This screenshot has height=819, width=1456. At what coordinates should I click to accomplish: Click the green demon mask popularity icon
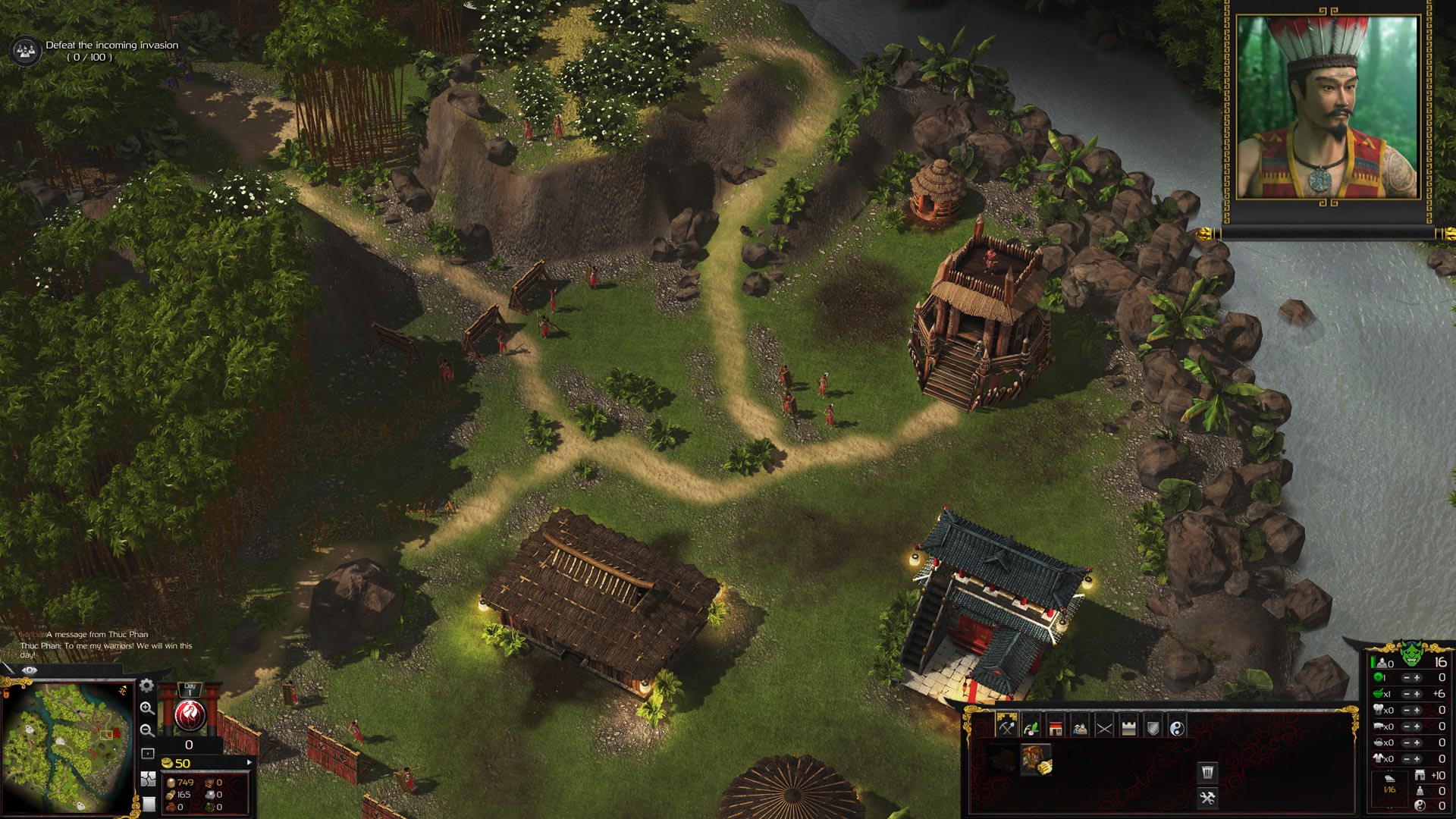click(1410, 652)
